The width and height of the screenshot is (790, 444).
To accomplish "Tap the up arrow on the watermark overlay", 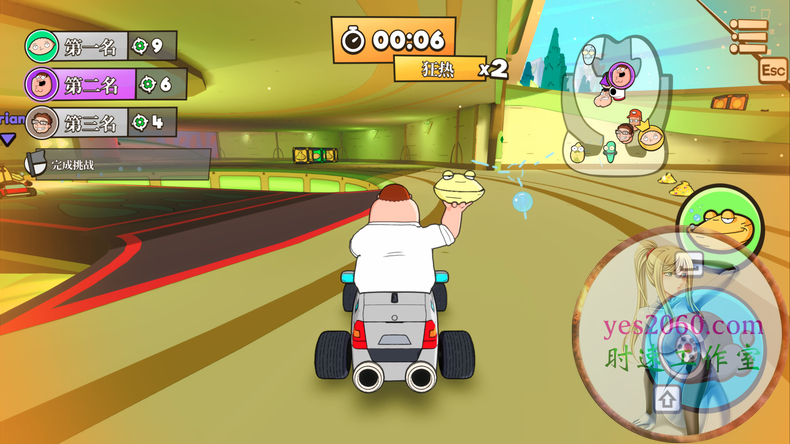I will (x=669, y=399).
